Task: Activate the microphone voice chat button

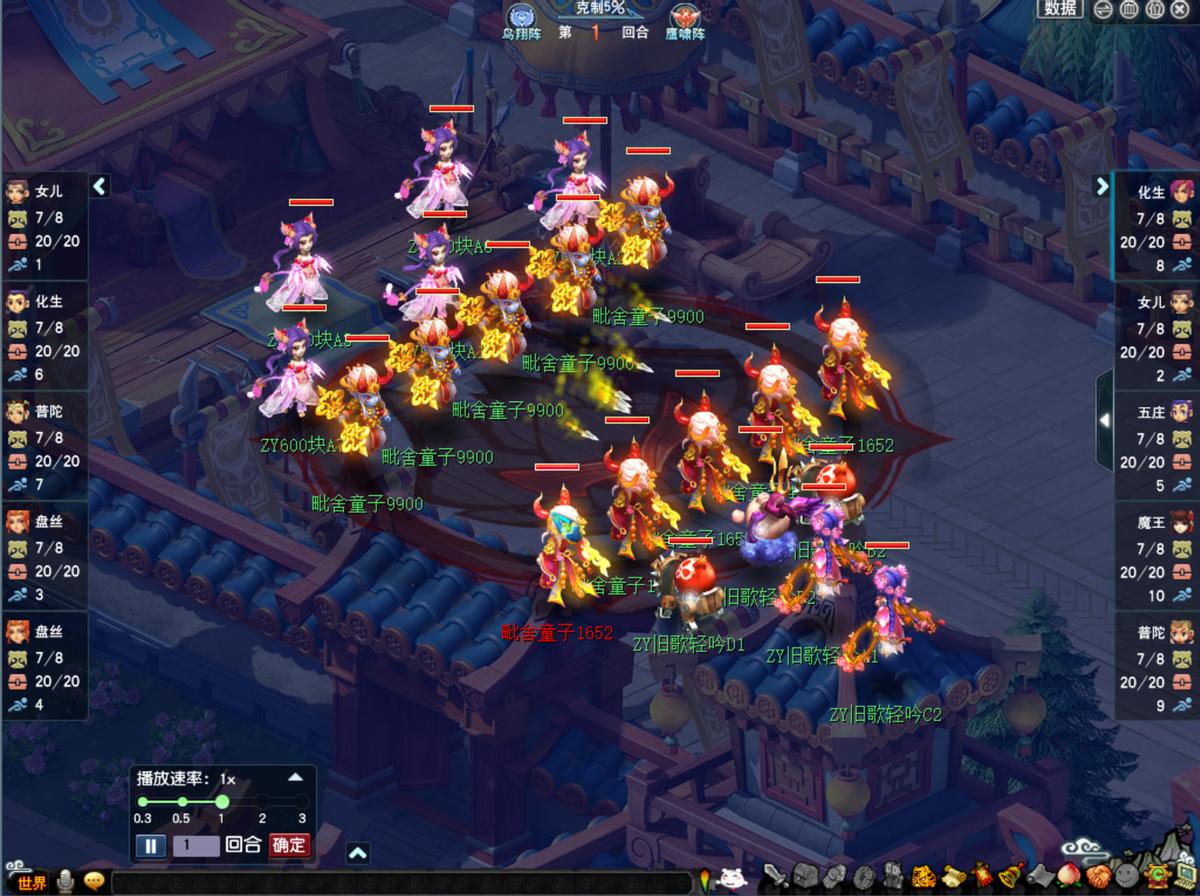Action: (66, 881)
